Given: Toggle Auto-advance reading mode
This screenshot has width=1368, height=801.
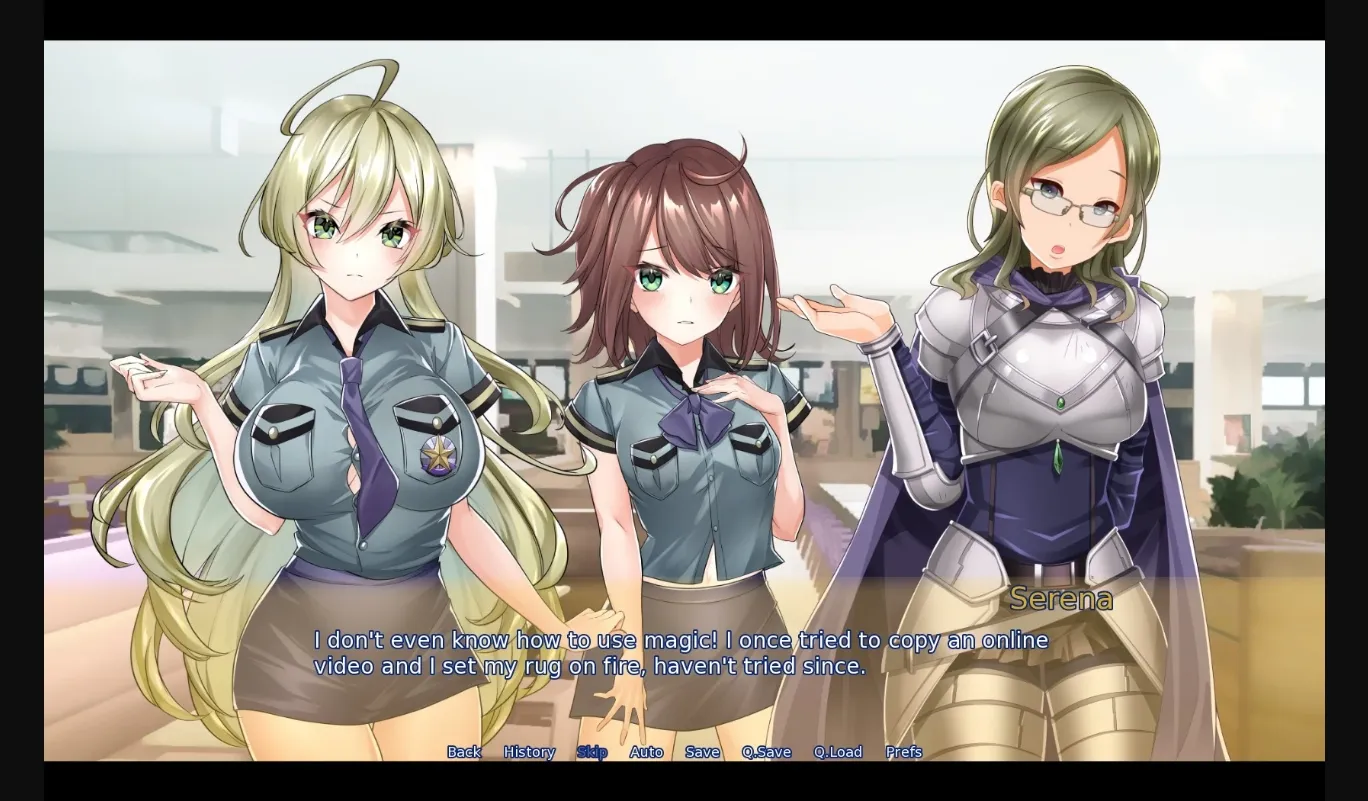Looking at the screenshot, I should [x=648, y=751].
